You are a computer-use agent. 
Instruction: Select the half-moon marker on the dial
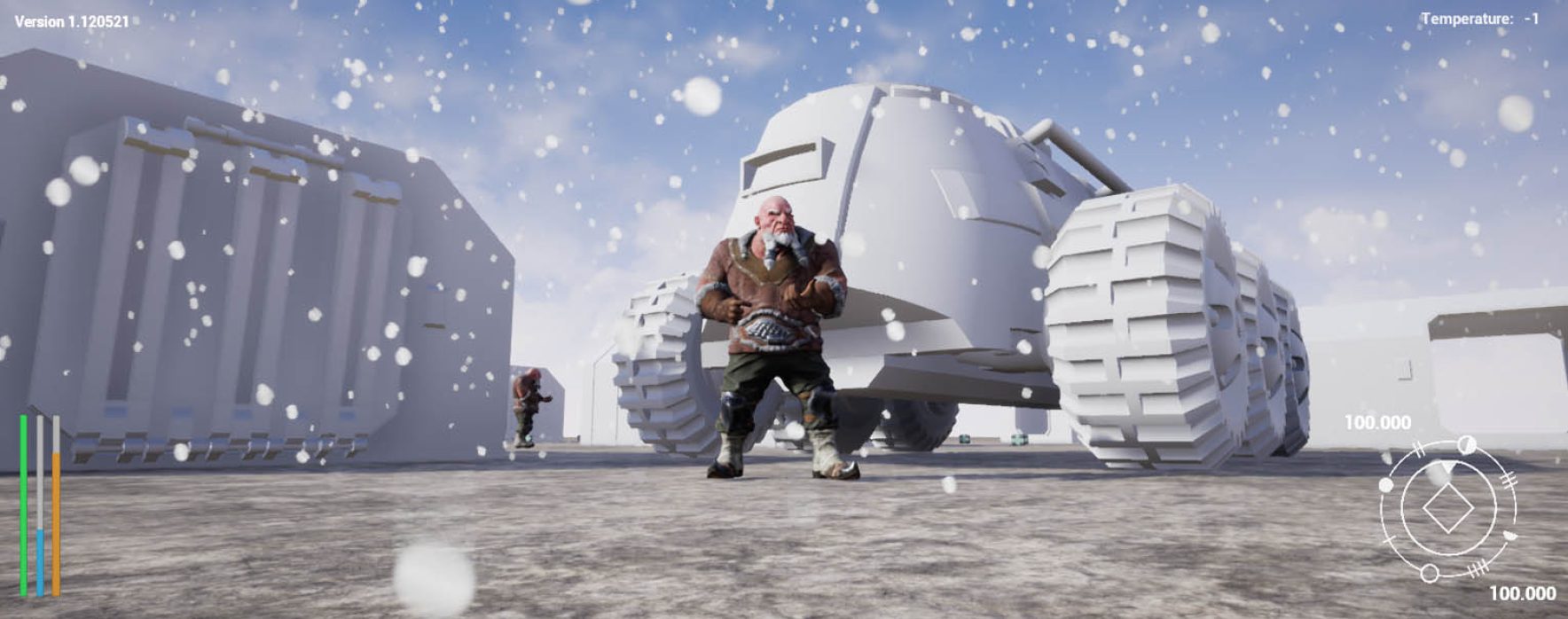coord(1467,443)
